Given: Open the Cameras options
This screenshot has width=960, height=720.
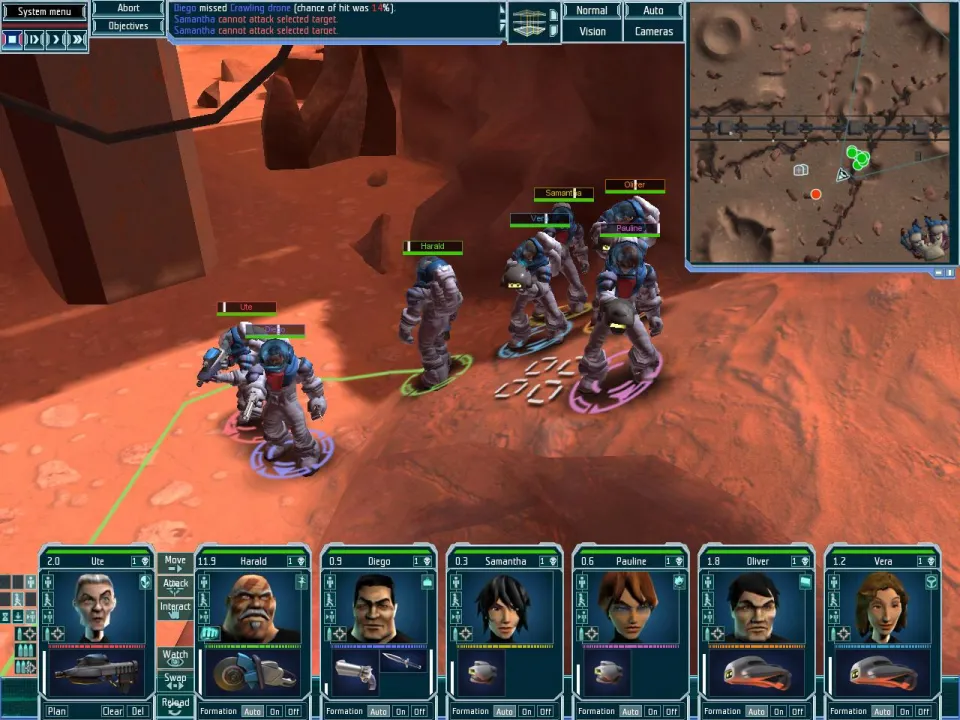Looking at the screenshot, I should [x=653, y=31].
